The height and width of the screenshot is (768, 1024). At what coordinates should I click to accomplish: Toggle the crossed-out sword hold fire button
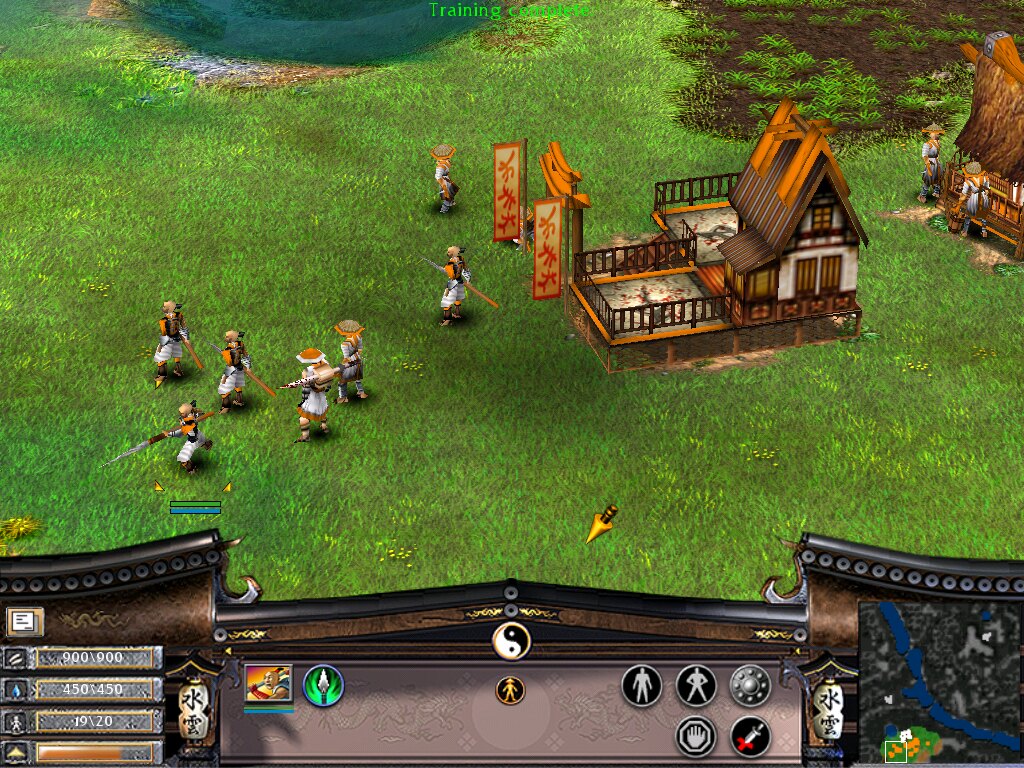[750, 737]
